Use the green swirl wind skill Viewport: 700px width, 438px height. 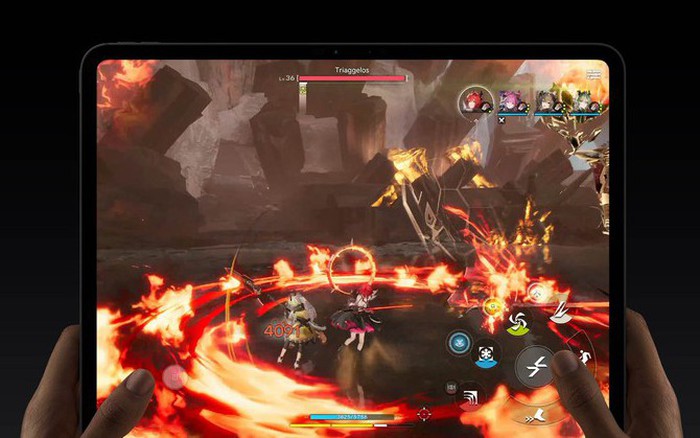click(x=518, y=322)
